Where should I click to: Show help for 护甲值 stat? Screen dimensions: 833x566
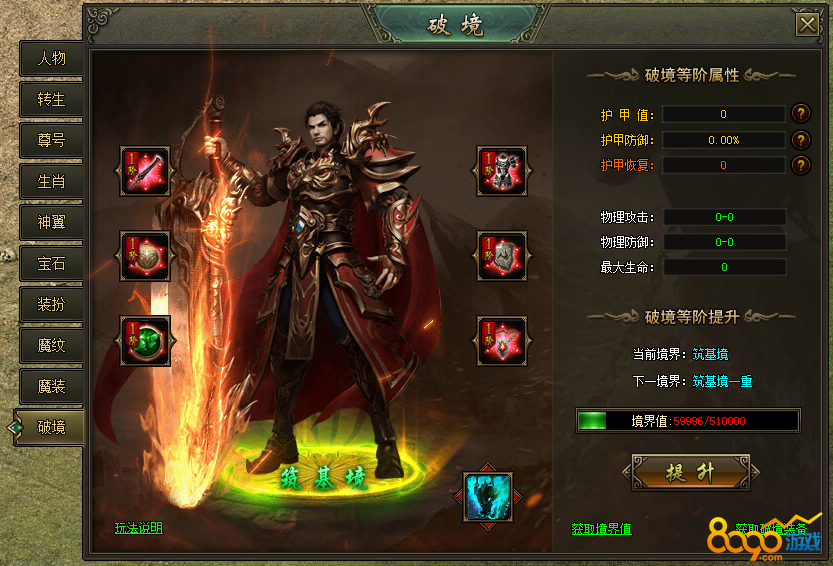[x=800, y=114]
